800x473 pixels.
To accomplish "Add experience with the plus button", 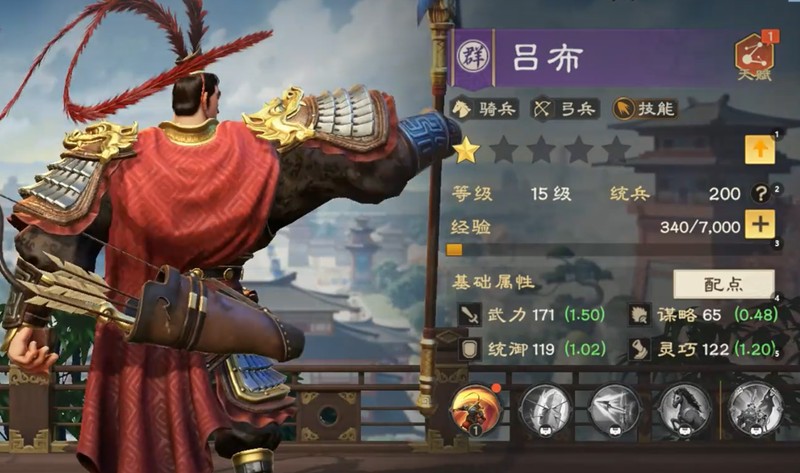I will pos(759,225).
